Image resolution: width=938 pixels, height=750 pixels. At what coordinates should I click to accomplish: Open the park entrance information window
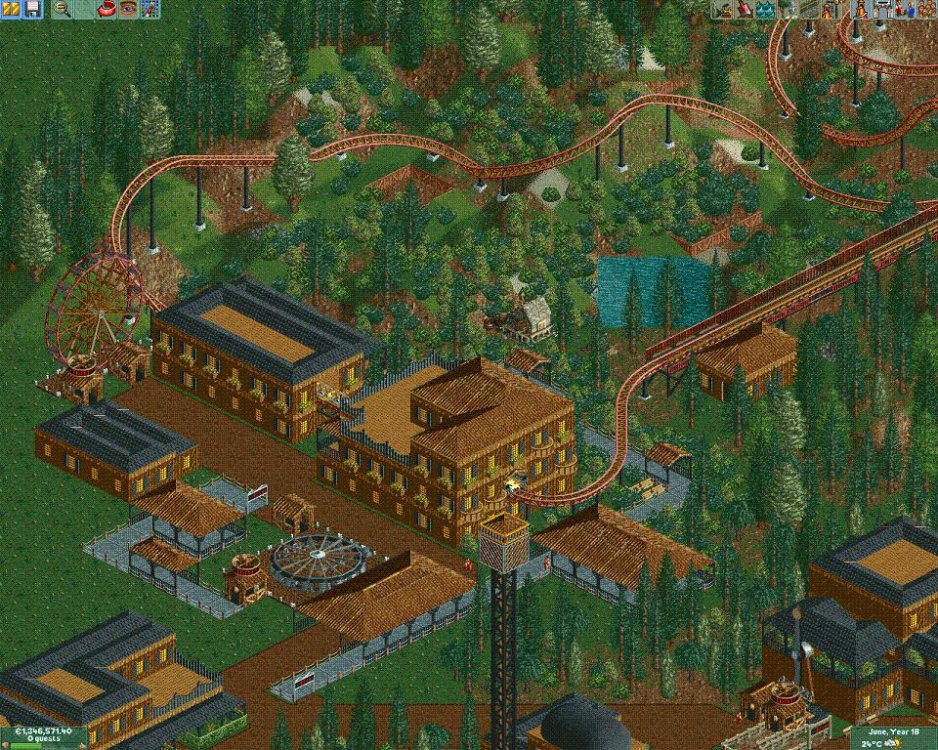(881, 9)
